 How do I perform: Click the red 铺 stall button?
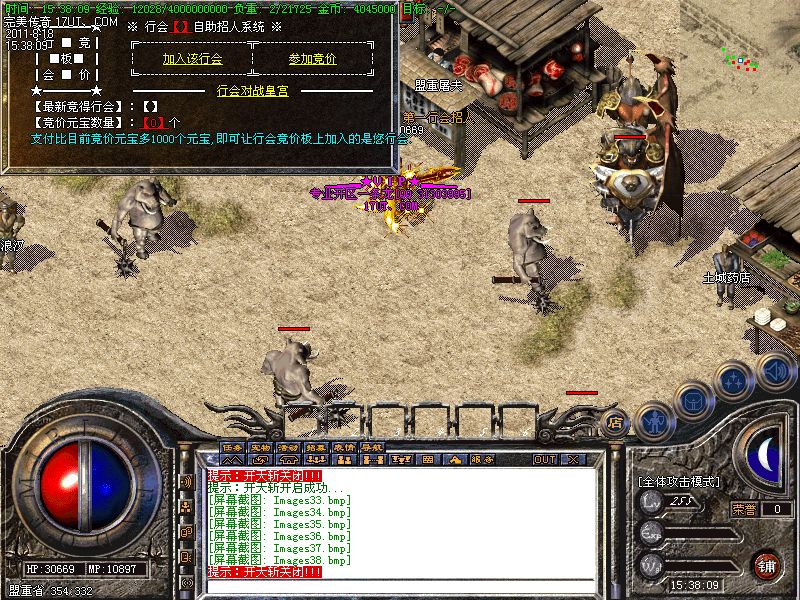[767, 565]
